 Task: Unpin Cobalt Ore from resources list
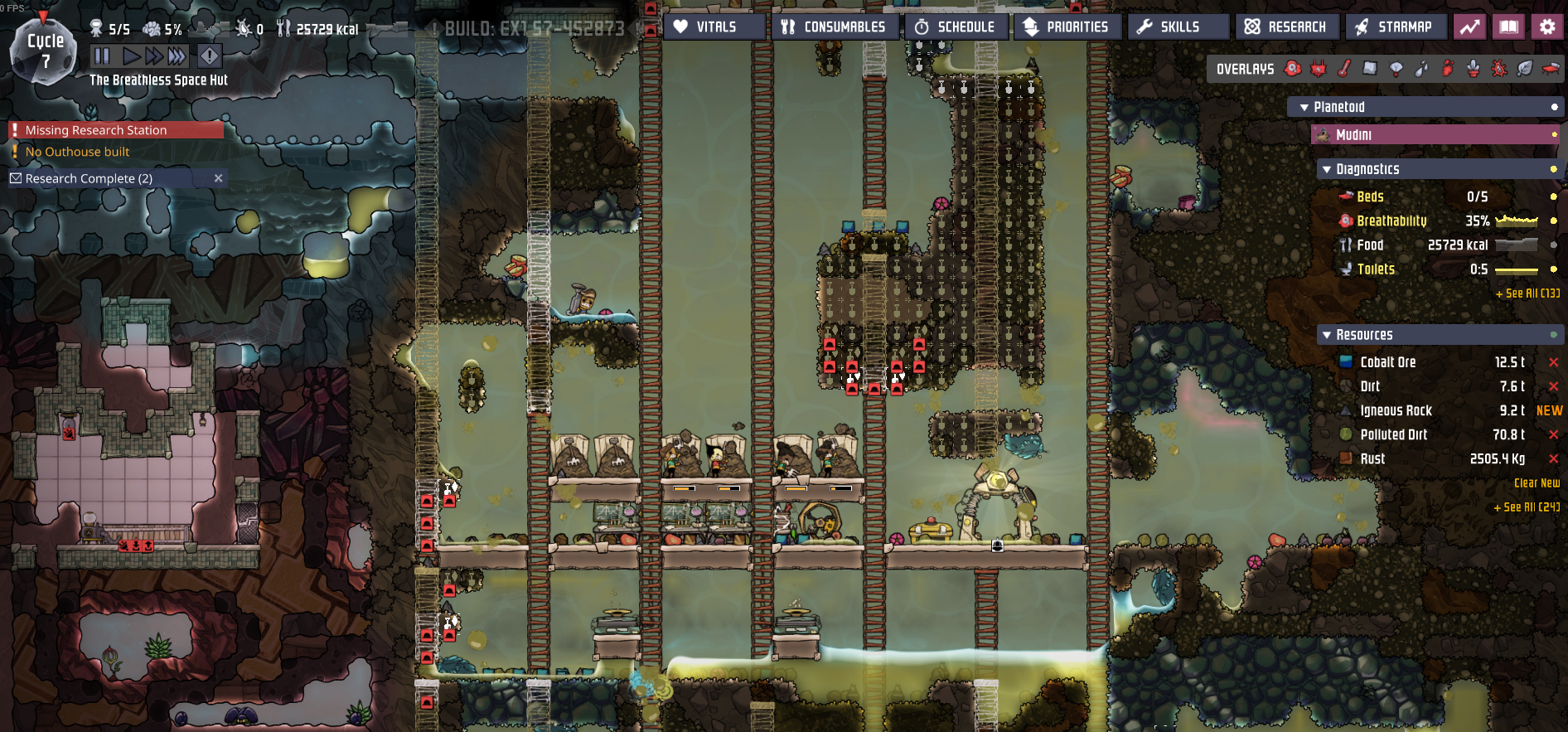tap(1554, 362)
